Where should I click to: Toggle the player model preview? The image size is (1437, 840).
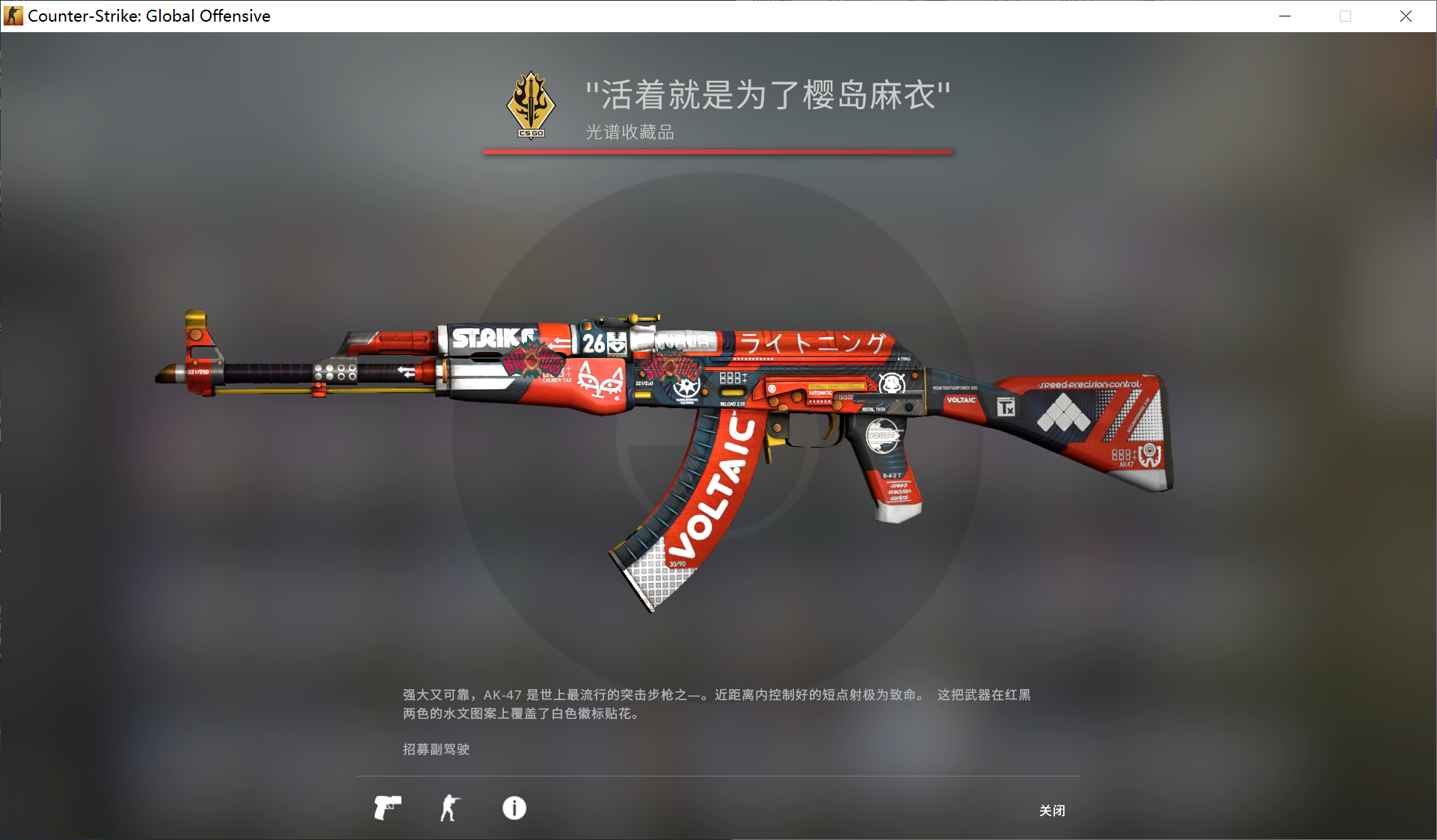click(452, 808)
